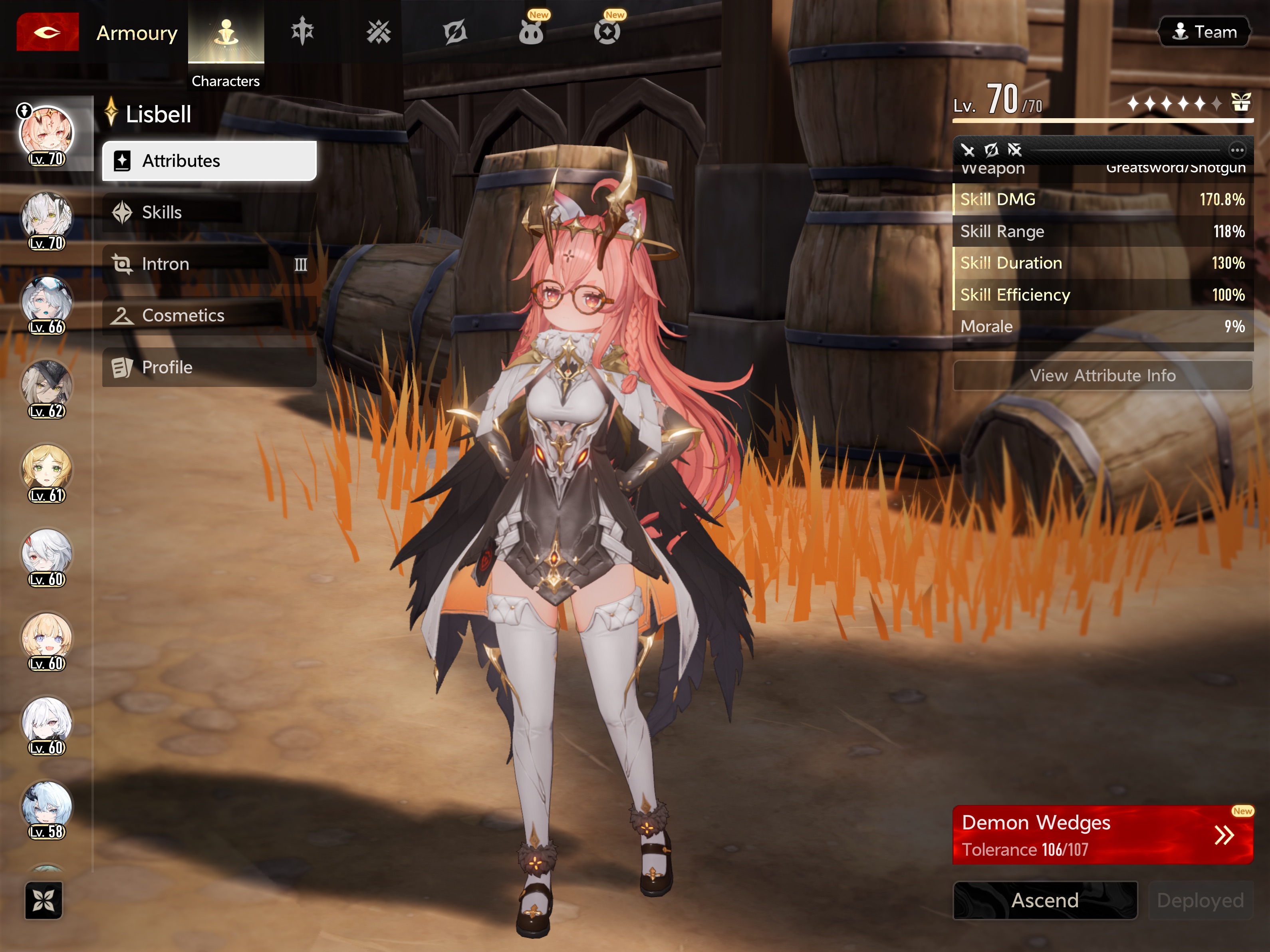The height and width of the screenshot is (952, 1270).
Task: Click the red back button
Action: click(x=47, y=32)
